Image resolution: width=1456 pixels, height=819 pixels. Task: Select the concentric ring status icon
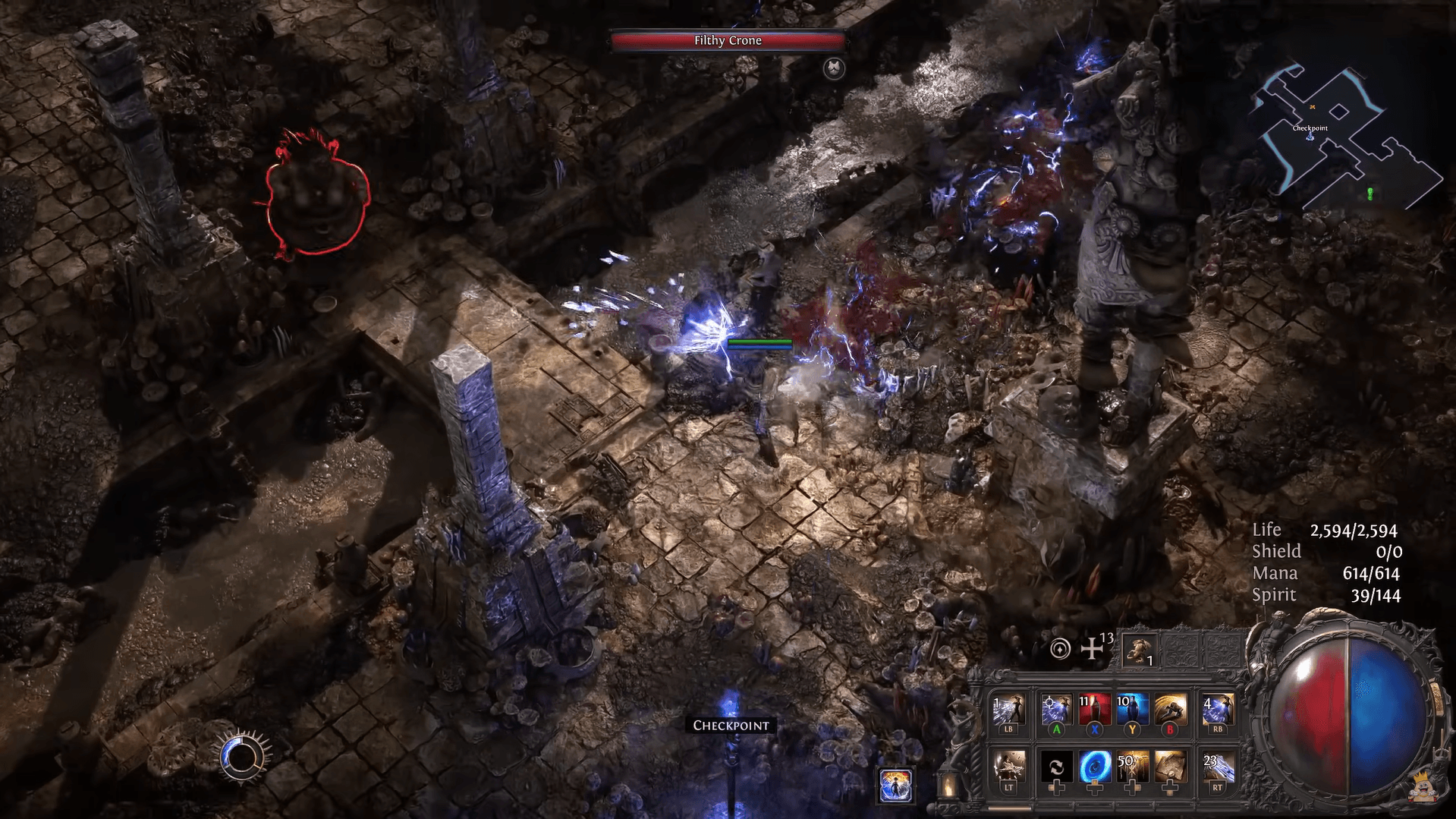pyautogui.click(x=1060, y=649)
